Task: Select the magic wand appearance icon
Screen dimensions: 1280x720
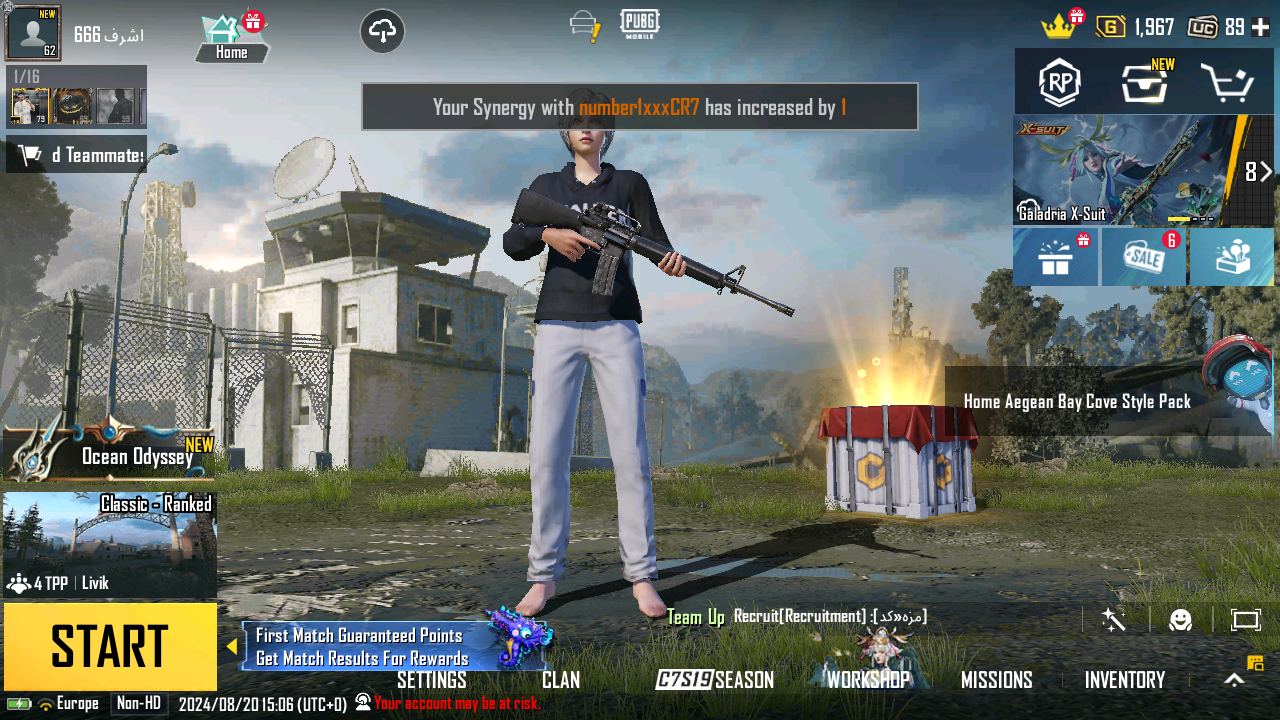Action: click(x=1112, y=622)
